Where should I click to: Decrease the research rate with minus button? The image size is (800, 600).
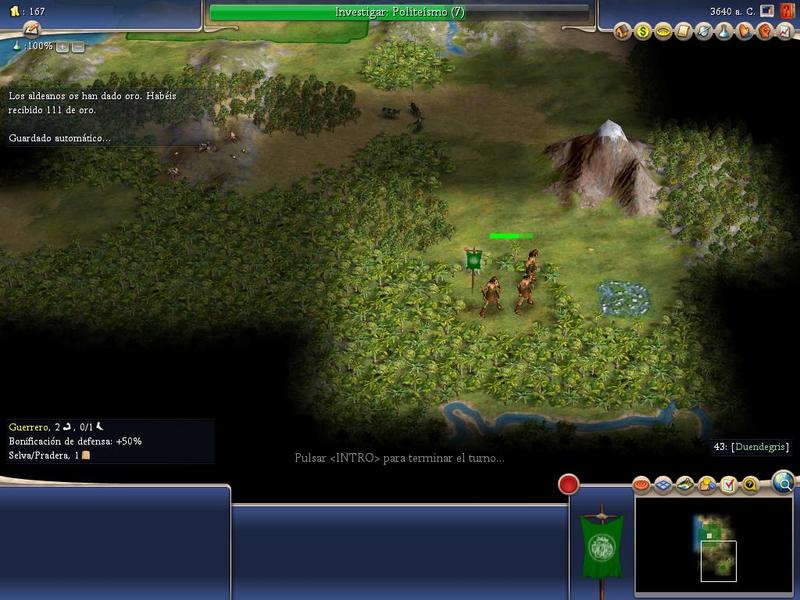77,47
